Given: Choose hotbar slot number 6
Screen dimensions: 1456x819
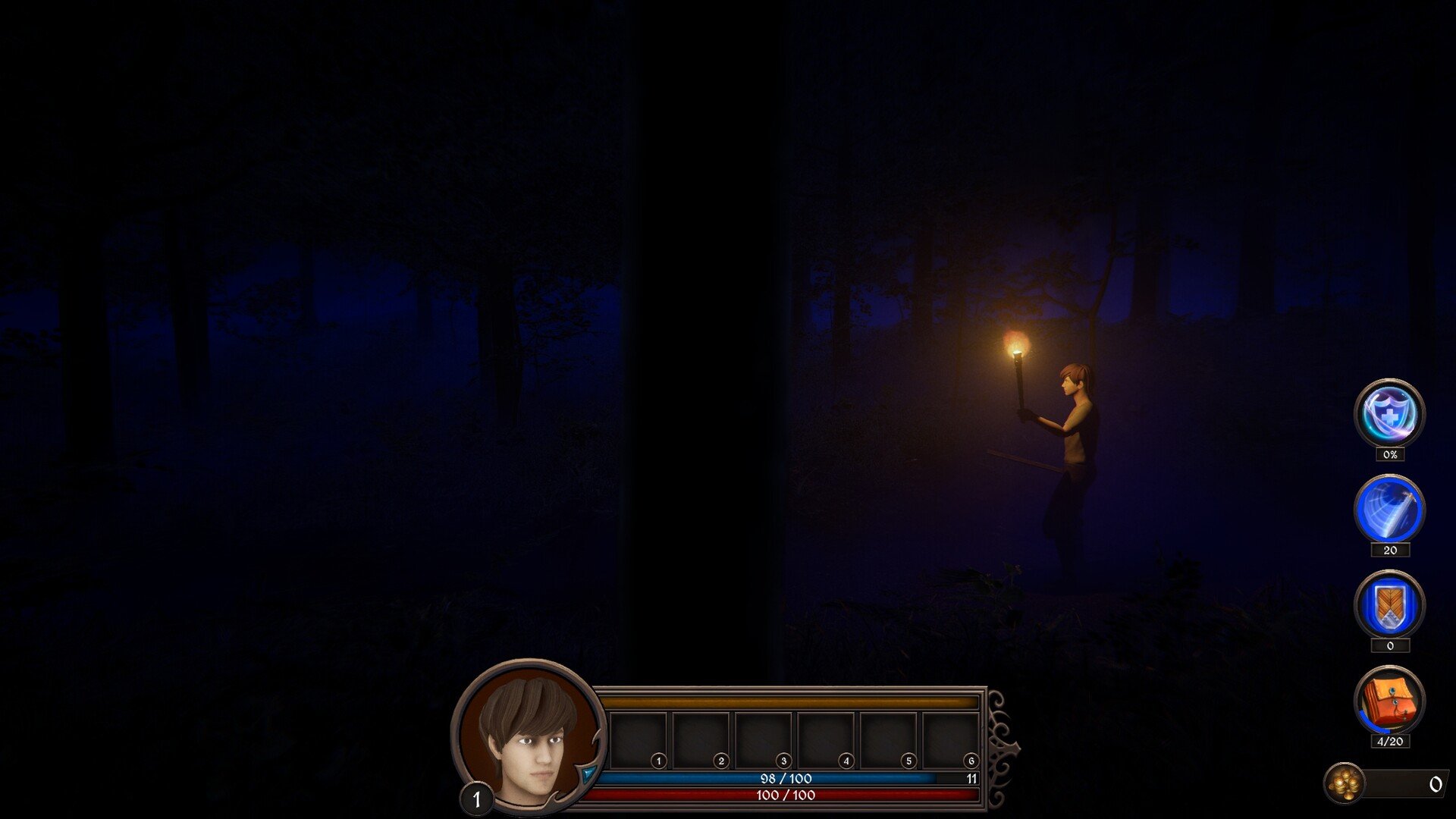Looking at the screenshot, I should [x=951, y=740].
